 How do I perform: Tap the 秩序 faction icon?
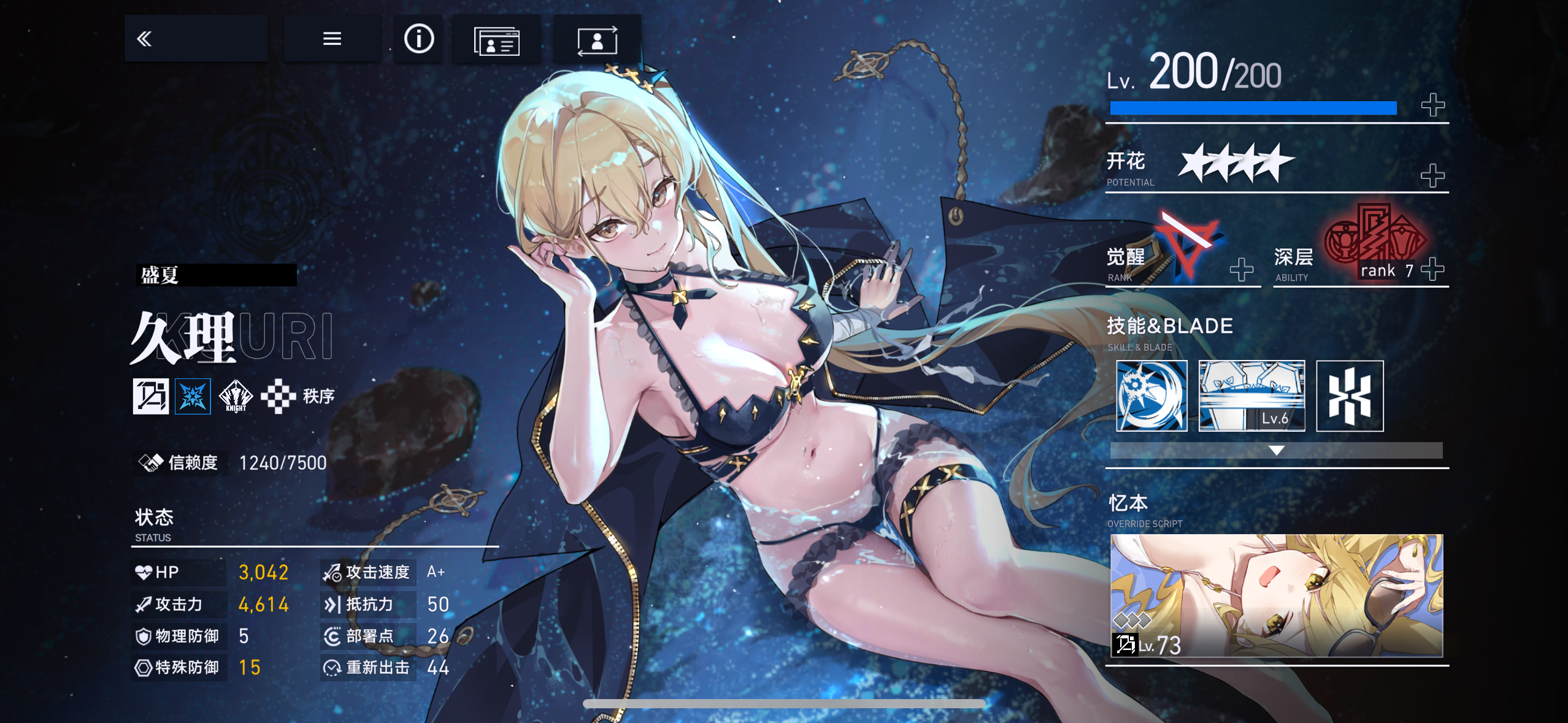coord(279,396)
